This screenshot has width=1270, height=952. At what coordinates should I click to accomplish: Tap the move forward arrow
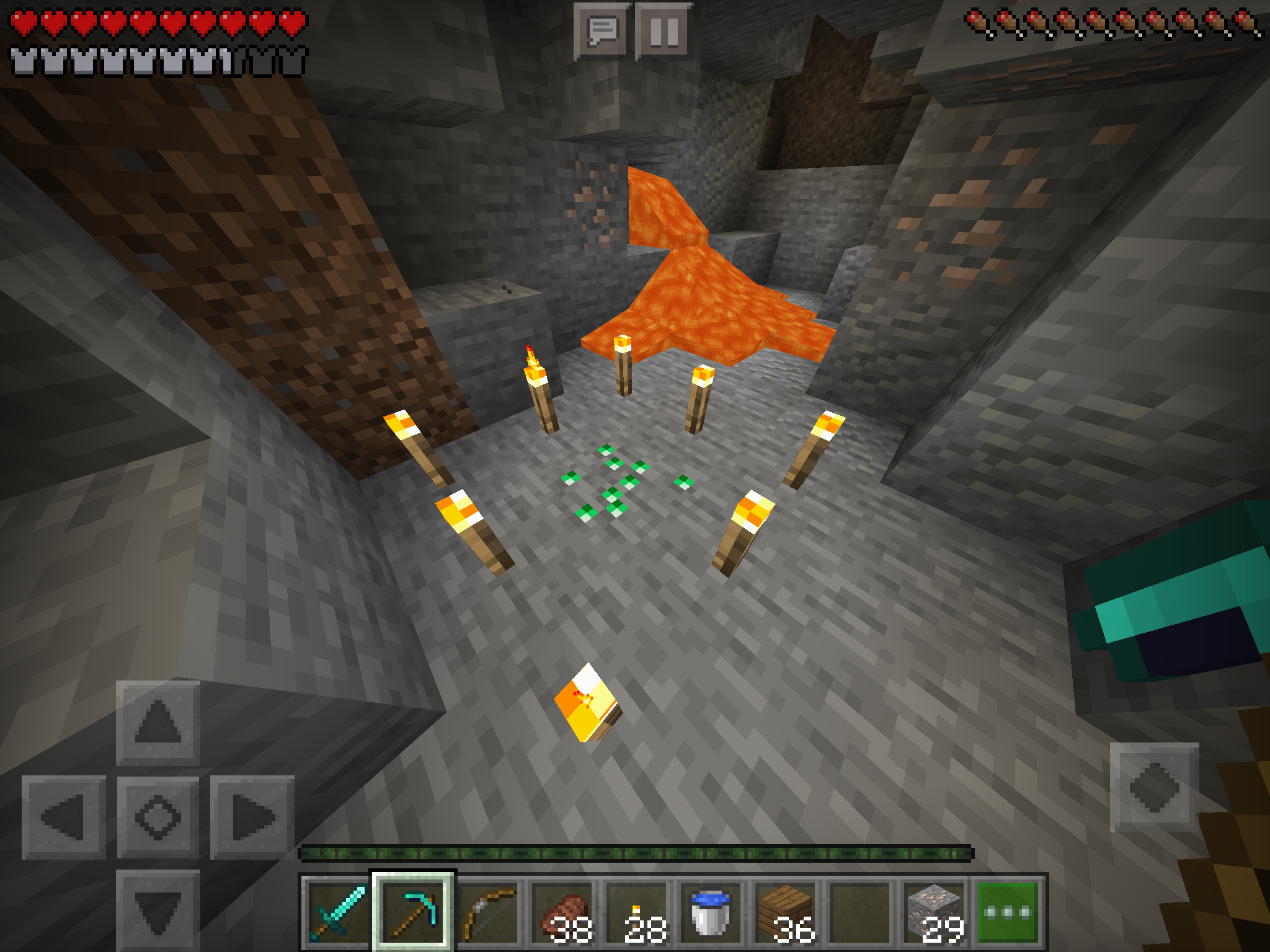tap(158, 723)
